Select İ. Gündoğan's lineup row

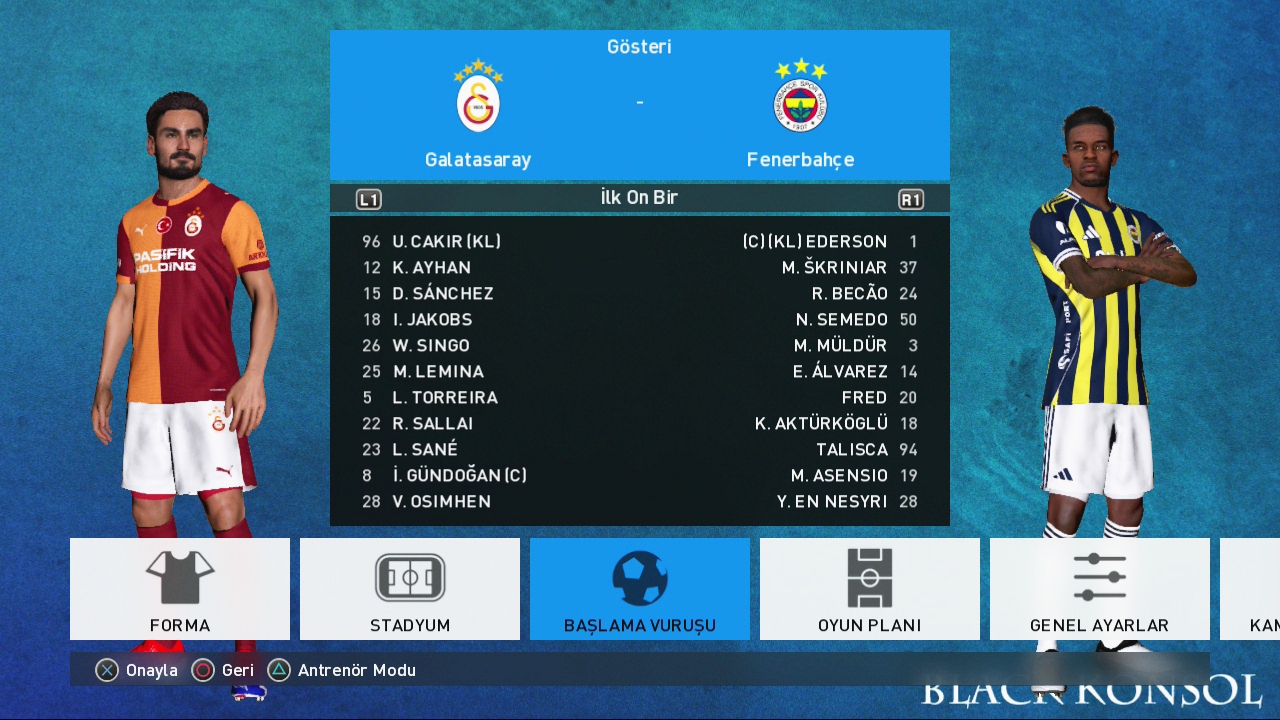459,475
